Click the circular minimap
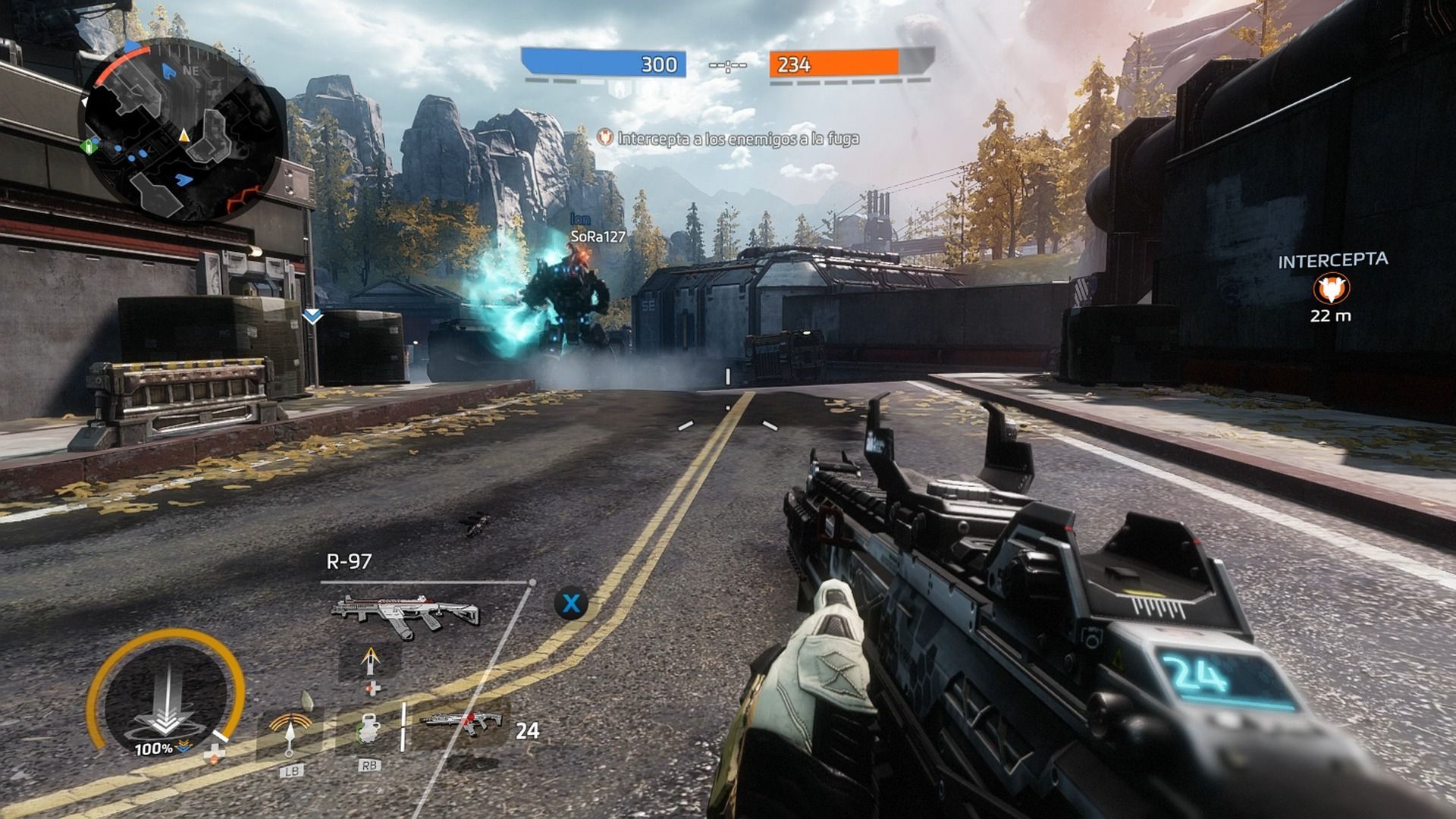 (x=182, y=128)
